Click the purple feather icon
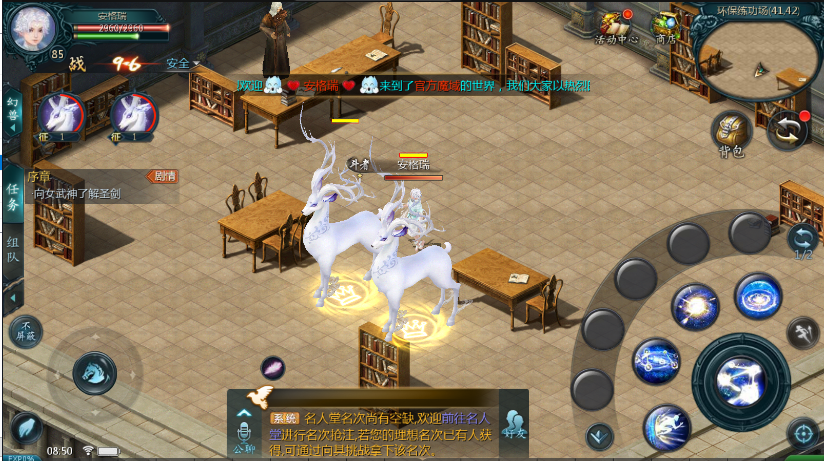This screenshot has height=461, width=824. click(x=273, y=368)
